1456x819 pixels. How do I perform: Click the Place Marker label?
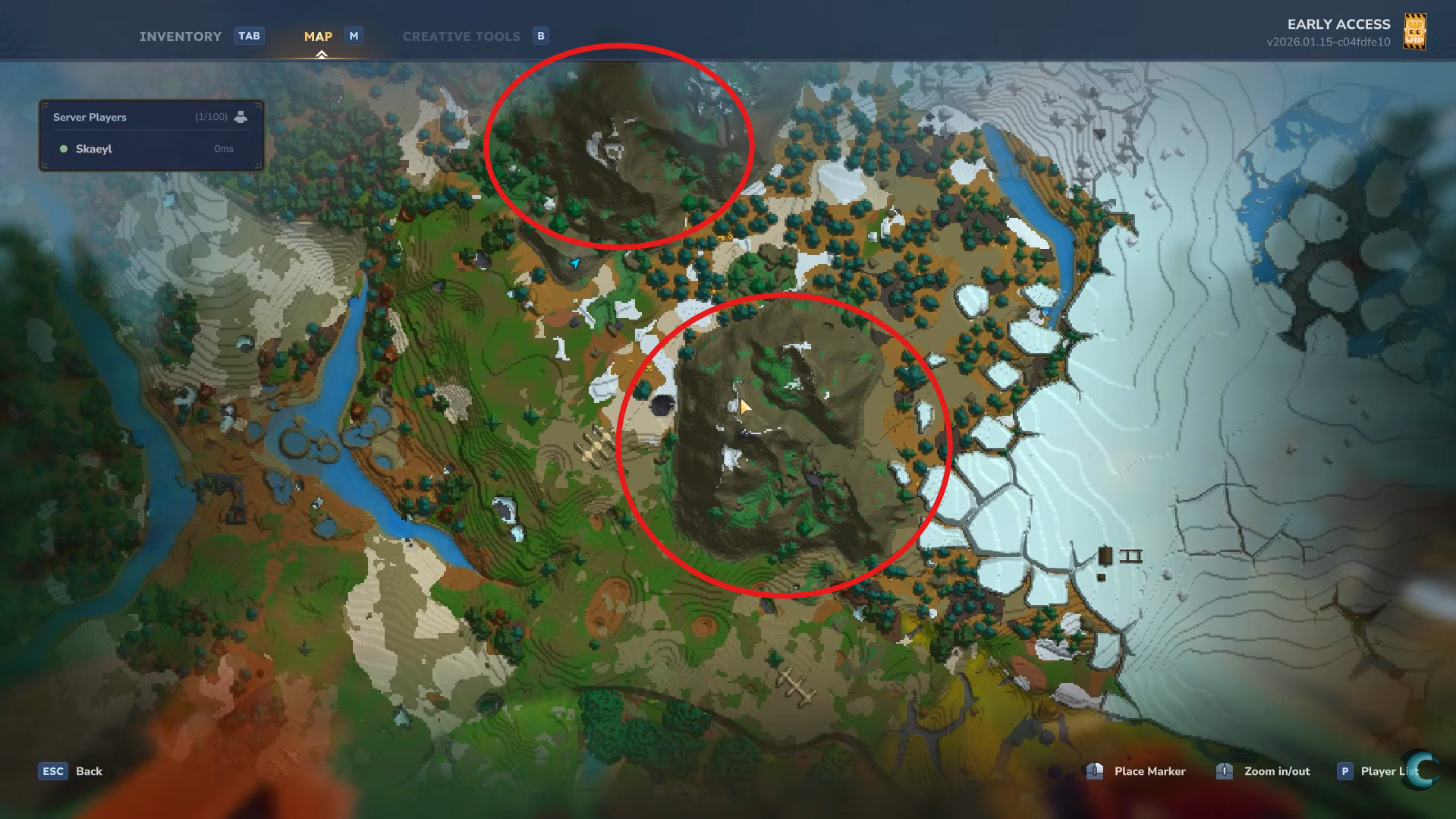point(1149,770)
